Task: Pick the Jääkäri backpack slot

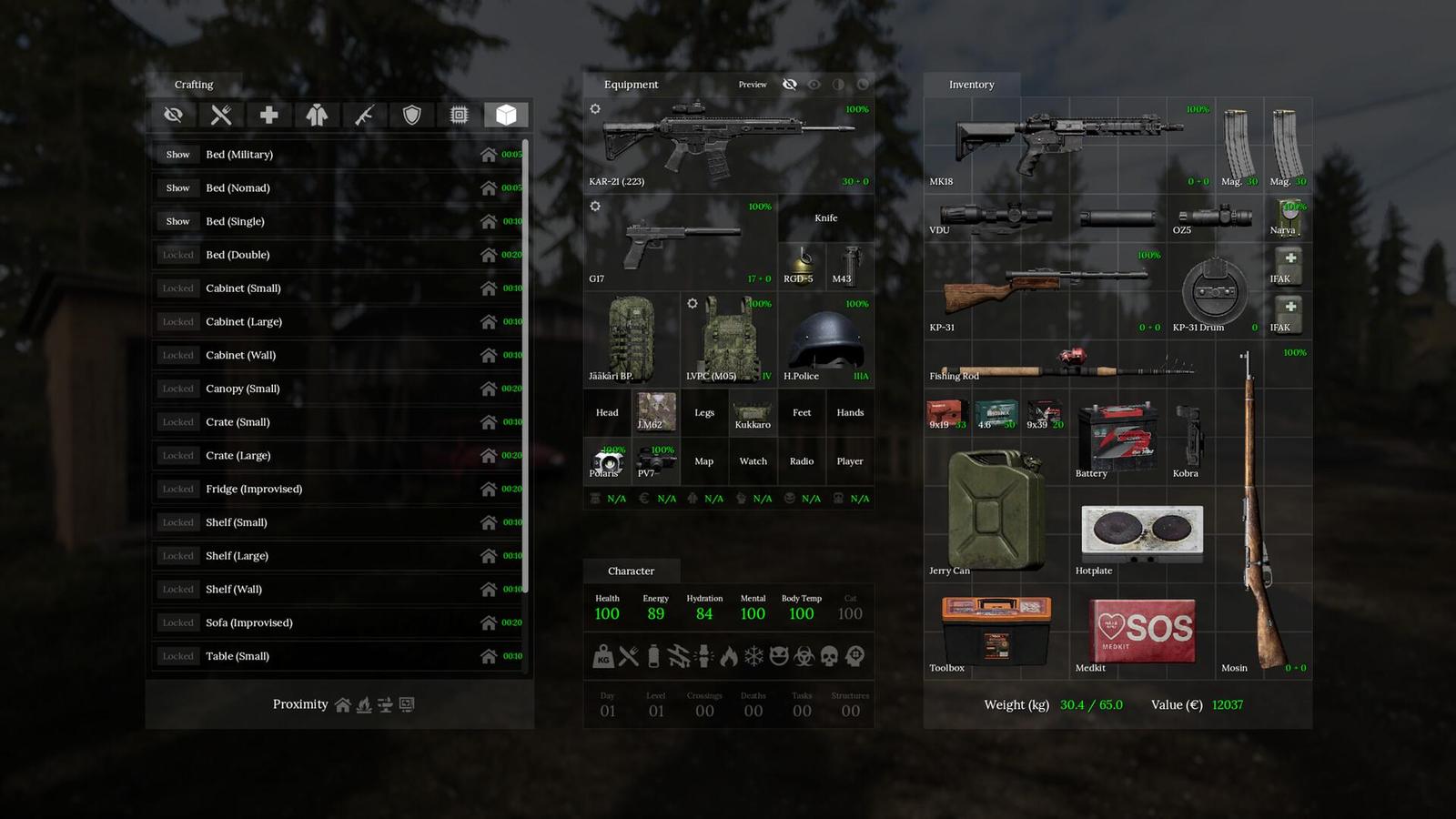Action: [631, 338]
